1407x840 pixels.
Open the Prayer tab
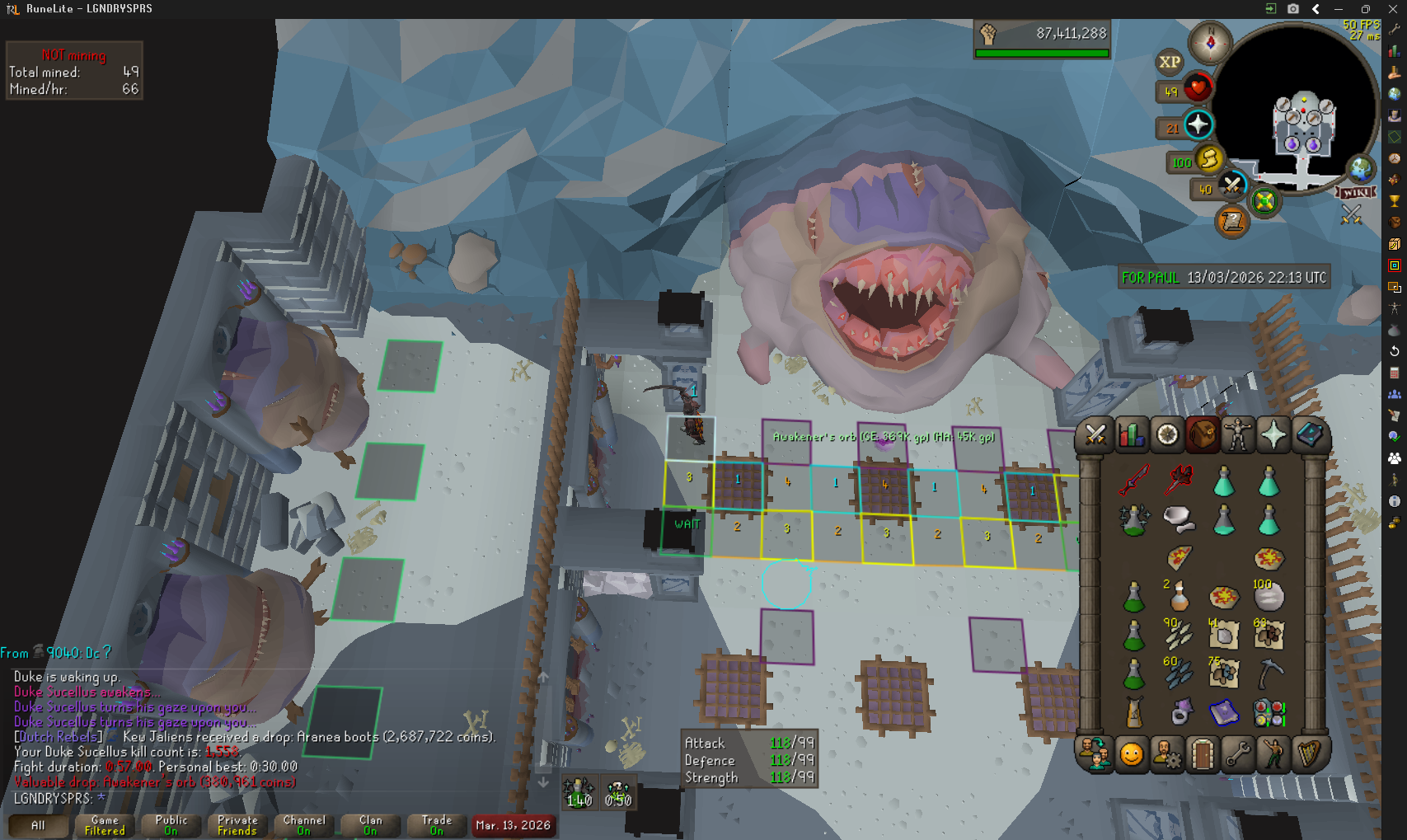click(1273, 434)
